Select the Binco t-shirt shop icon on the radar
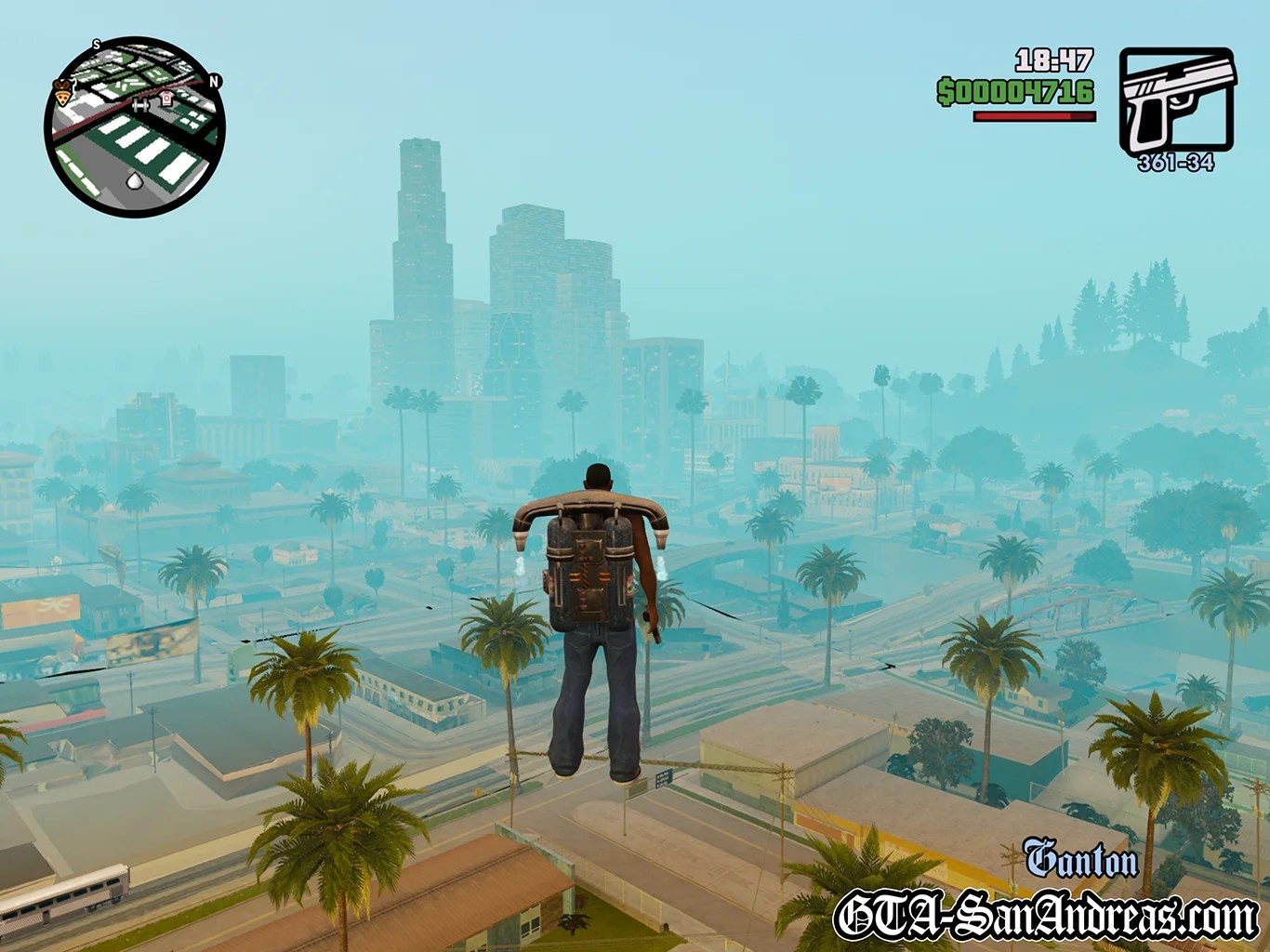Screen dimensions: 1270x952 point(165,99)
